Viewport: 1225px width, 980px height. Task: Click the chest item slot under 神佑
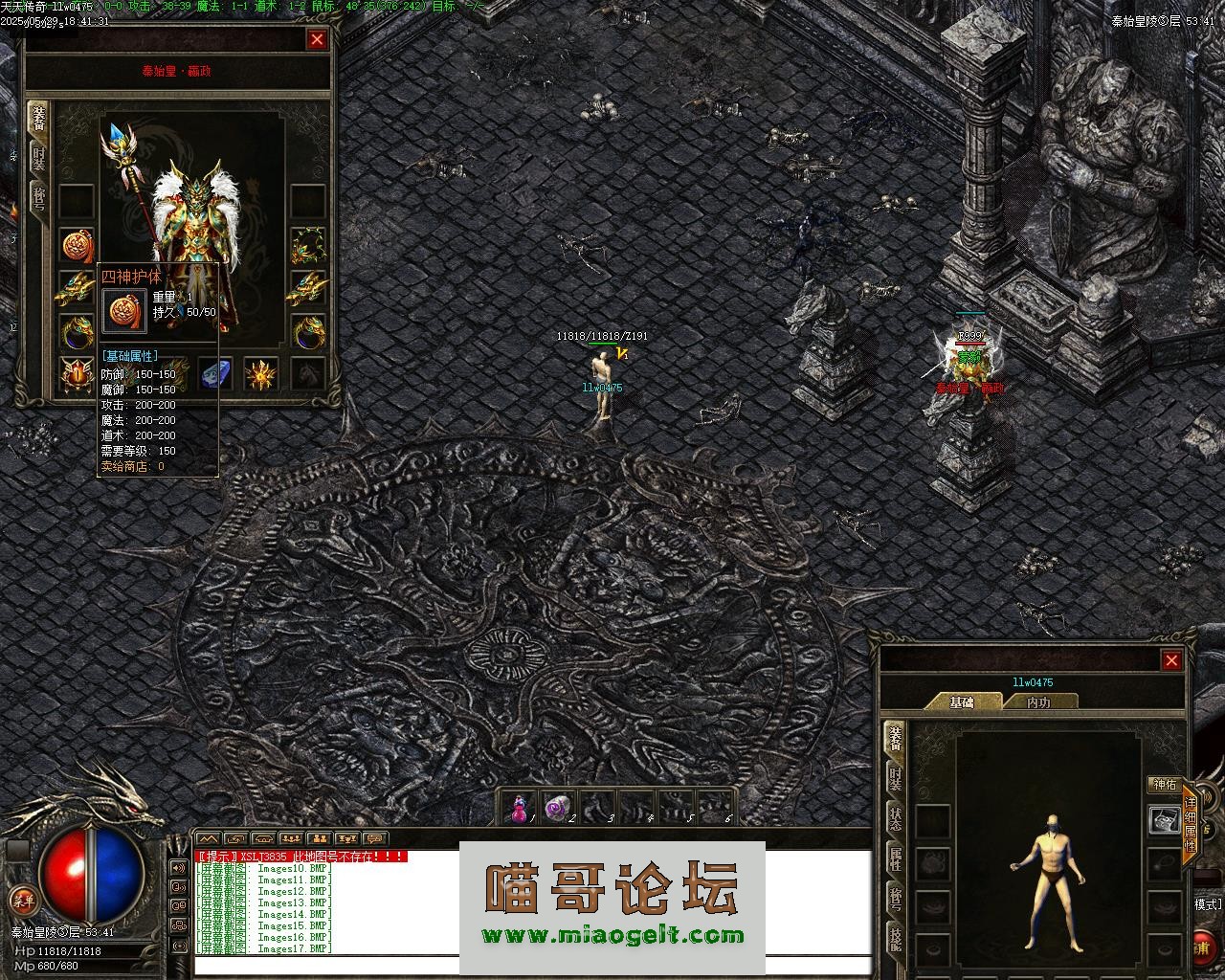tap(1165, 821)
